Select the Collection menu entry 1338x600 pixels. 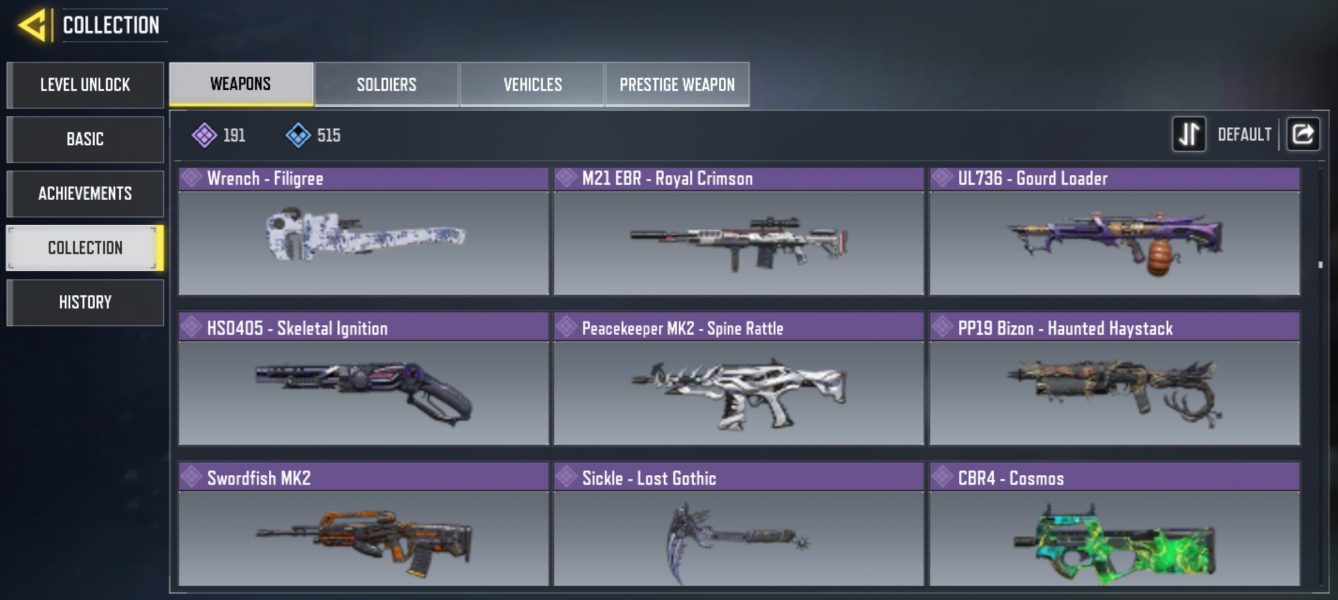click(x=85, y=248)
